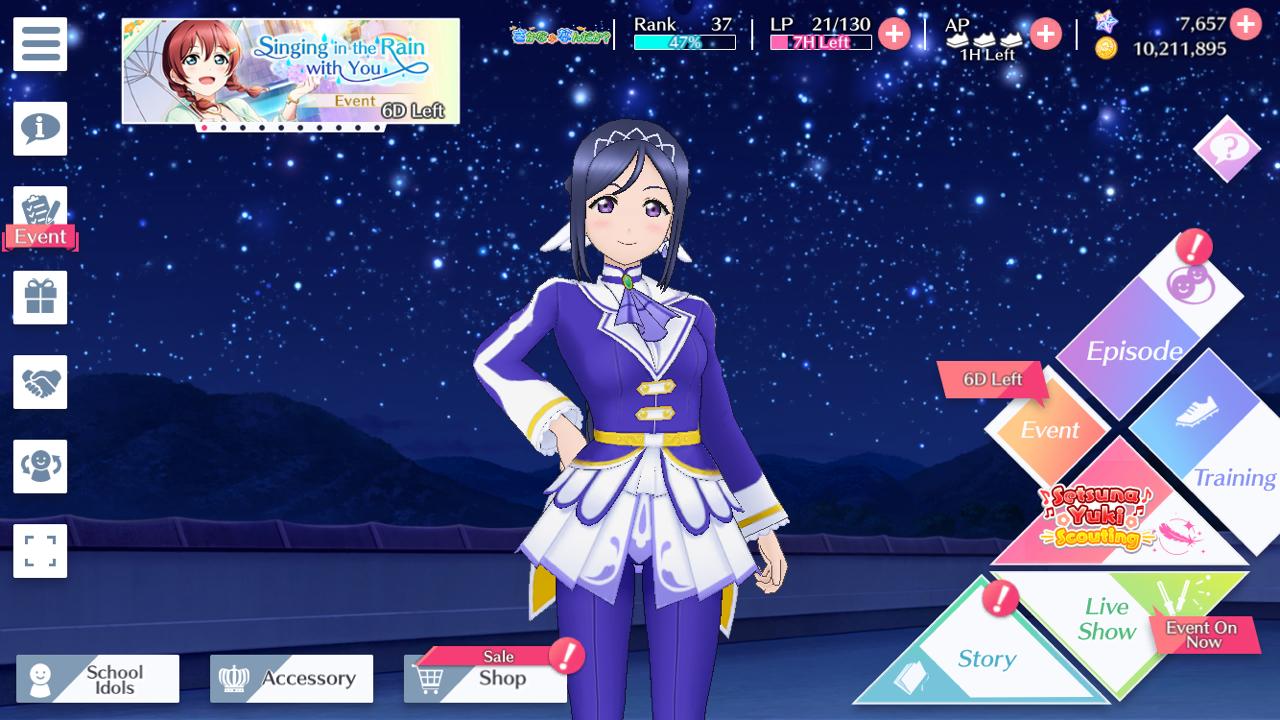Open the Singing in the Rain event banner
This screenshot has width=1280, height=720.
[290, 71]
